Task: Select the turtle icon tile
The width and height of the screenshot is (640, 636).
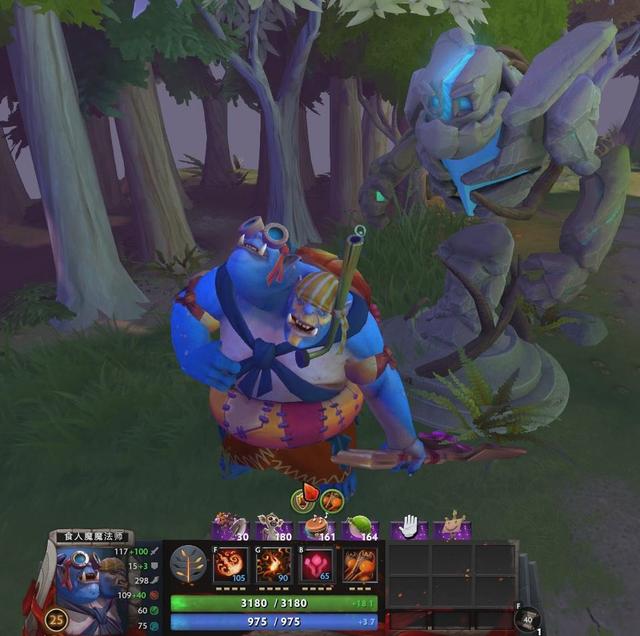Action: pos(453,527)
